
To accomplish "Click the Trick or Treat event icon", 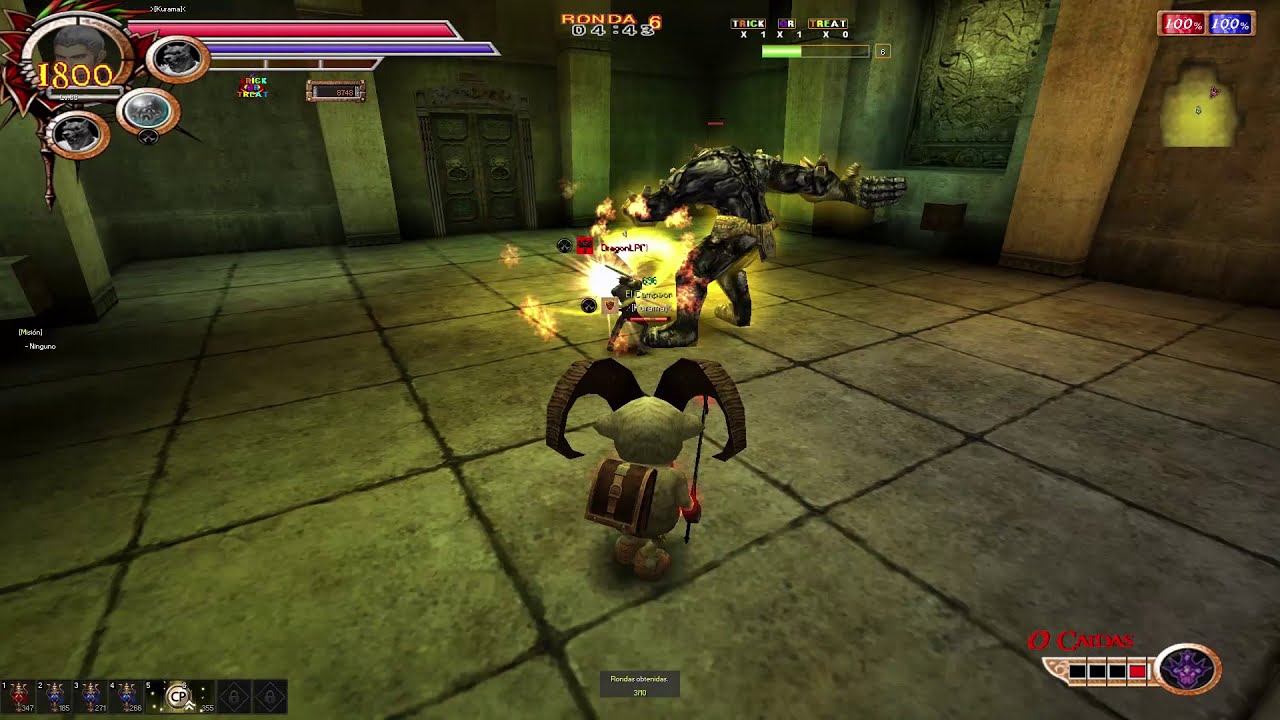I will (252, 88).
